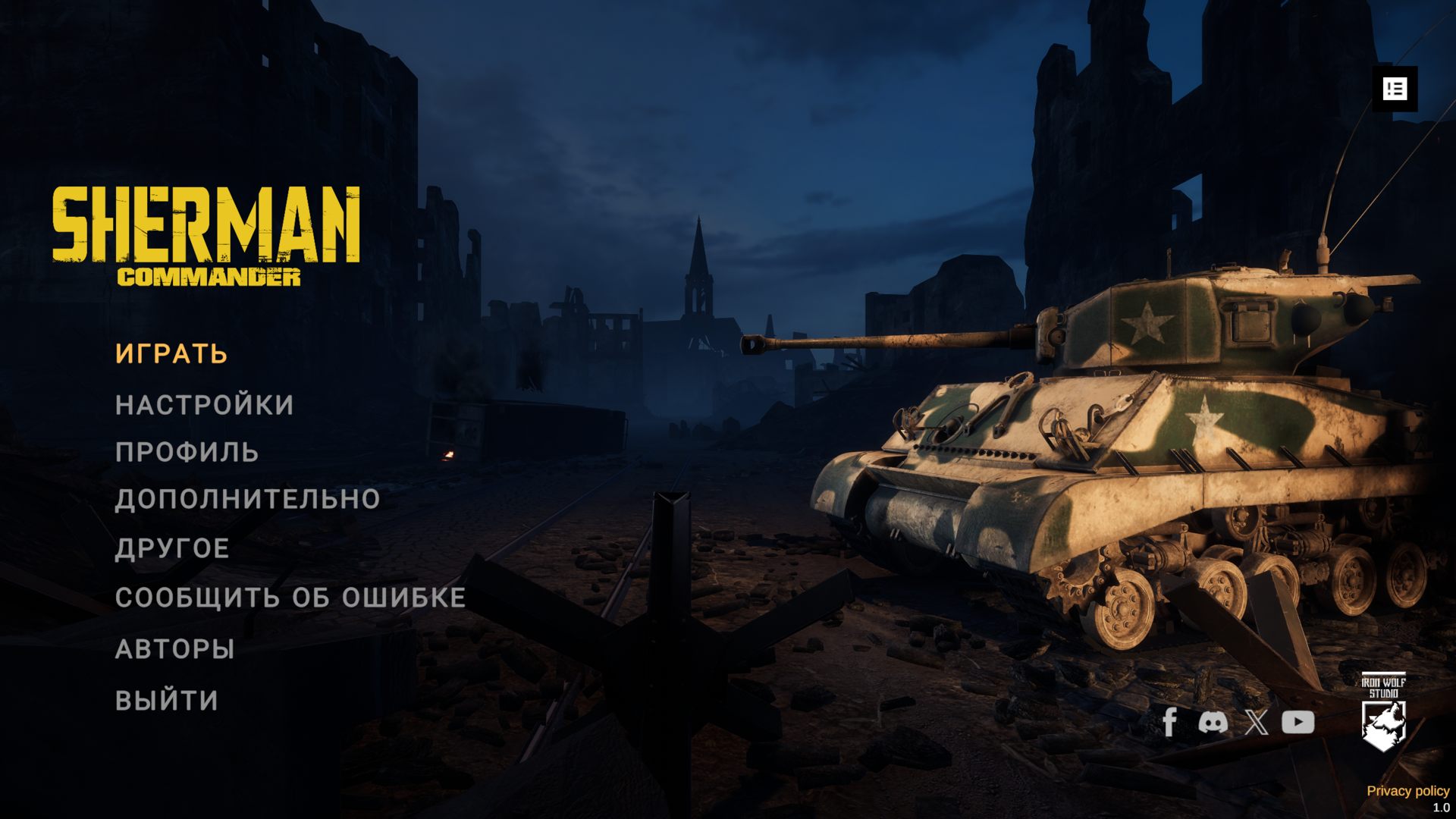The height and width of the screenshot is (819, 1456).
Task: Open the НАСТРОЙКИ settings menu
Action: pos(204,405)
